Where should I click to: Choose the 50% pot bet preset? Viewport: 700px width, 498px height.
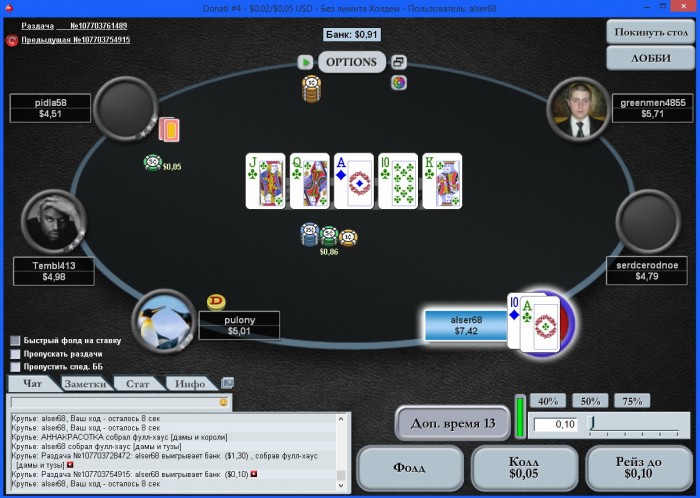point(590,401)
